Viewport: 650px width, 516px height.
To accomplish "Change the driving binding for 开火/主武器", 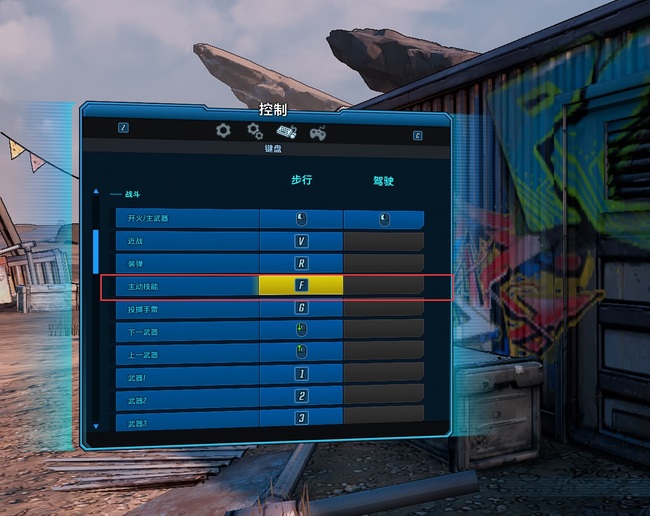I will [x=383, y=218].
